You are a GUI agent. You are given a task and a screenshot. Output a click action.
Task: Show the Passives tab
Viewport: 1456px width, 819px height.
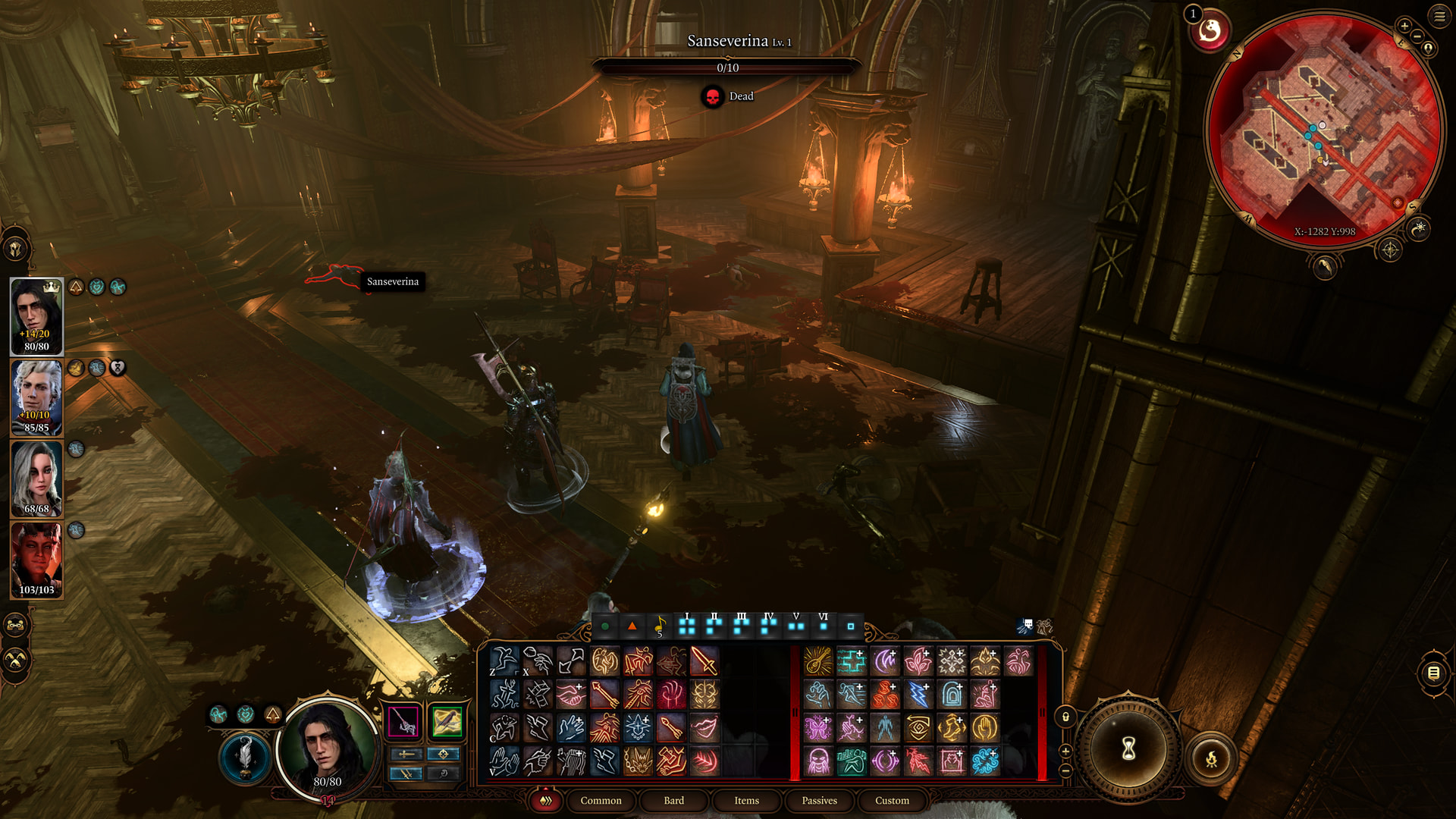(819, 800)
